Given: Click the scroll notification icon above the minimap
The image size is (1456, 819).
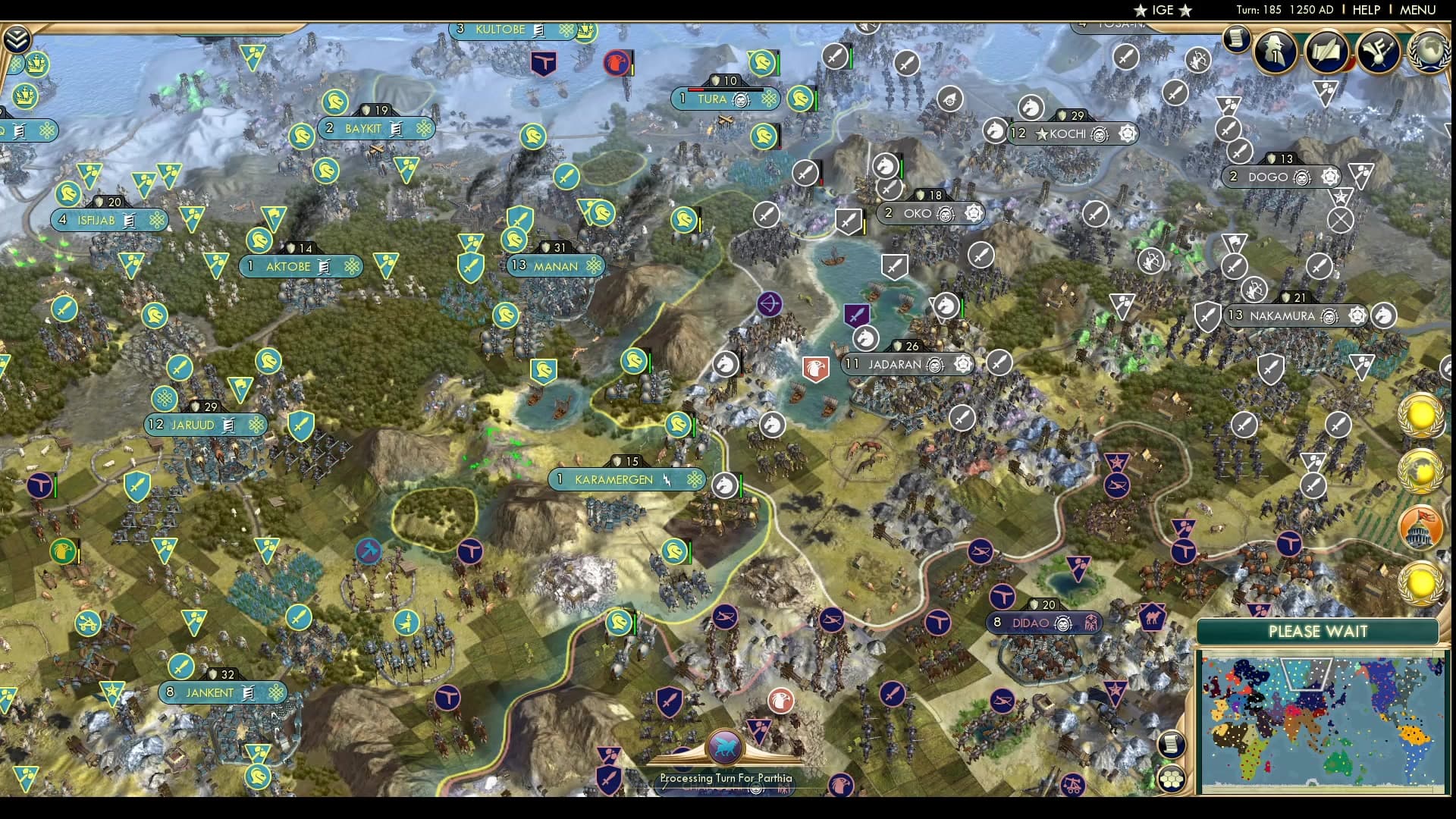Looking at the screenshot, I should (x=1172, y=743).
